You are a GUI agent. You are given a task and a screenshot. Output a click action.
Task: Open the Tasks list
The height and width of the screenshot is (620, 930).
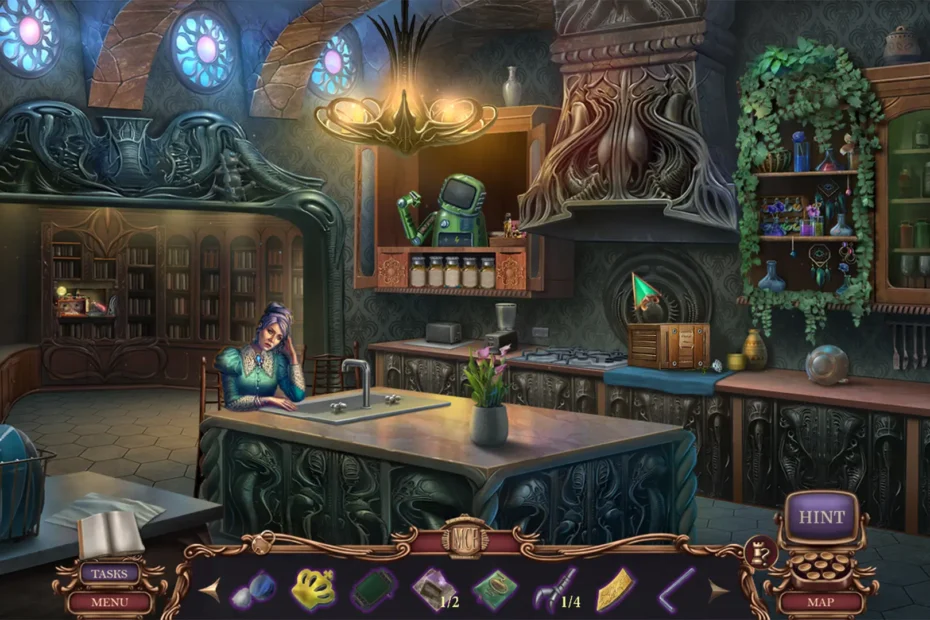[x=110, y=574]
